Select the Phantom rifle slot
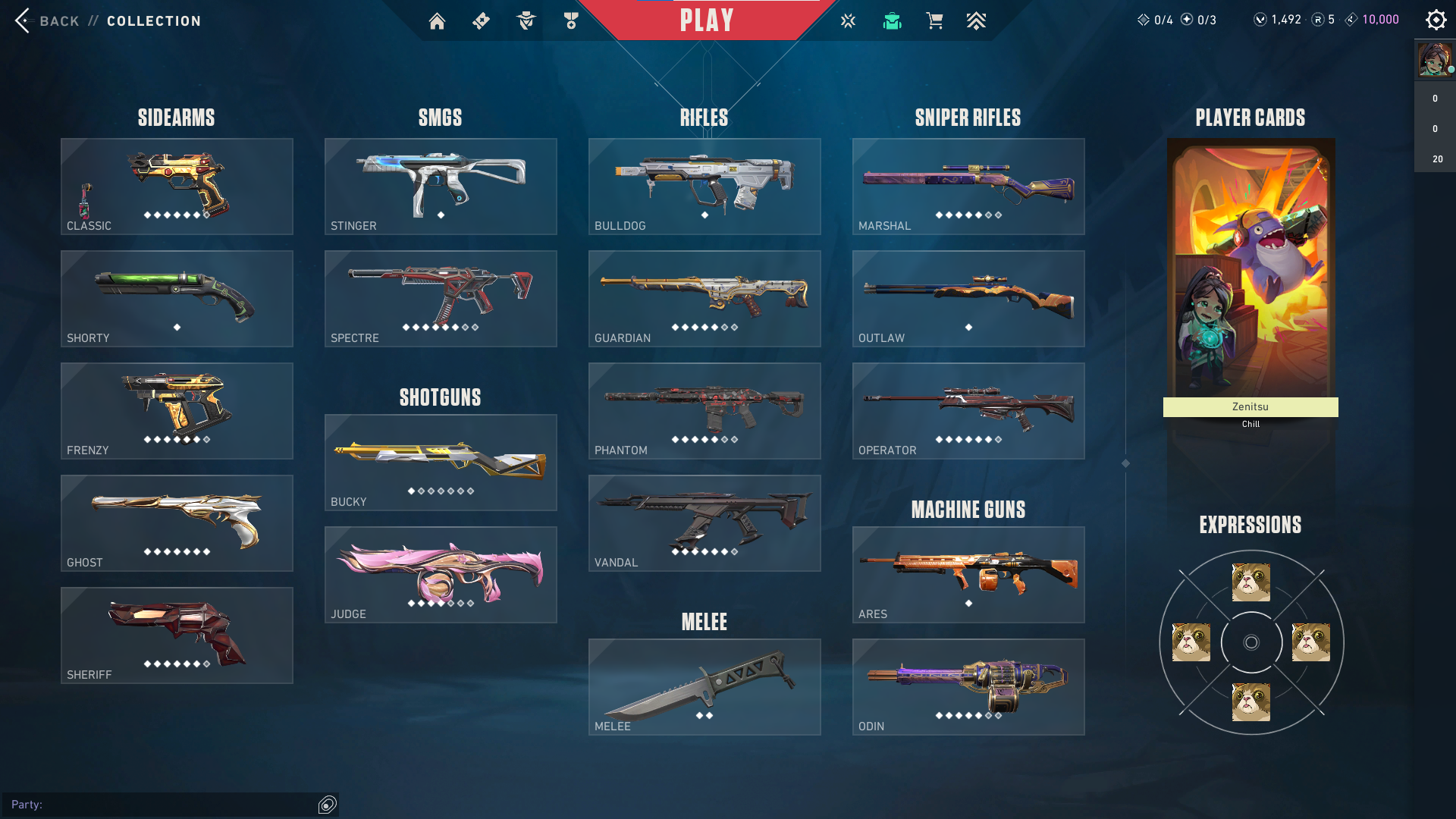 point(704,411)
